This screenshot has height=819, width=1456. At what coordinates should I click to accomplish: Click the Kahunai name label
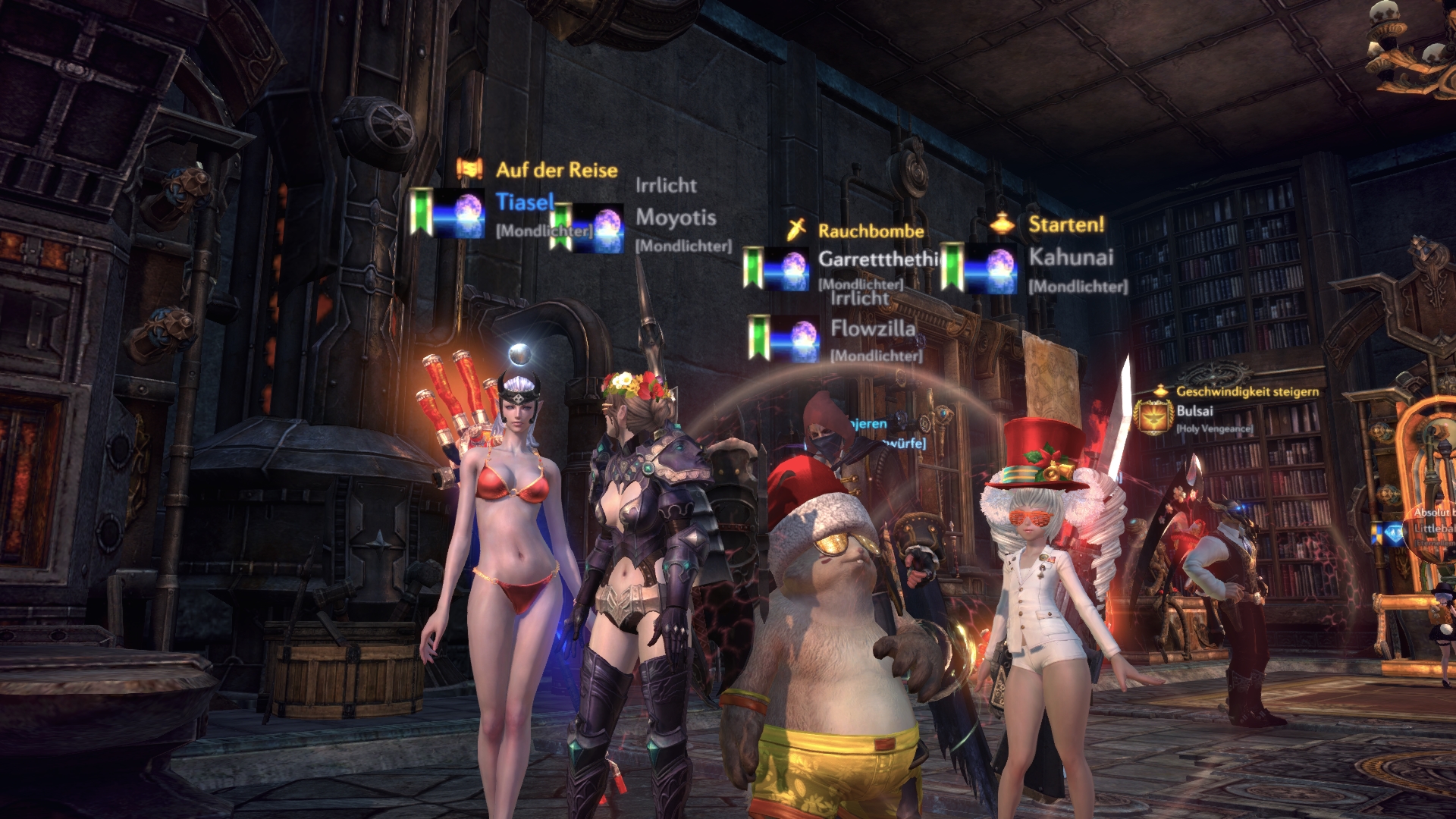coord(1070,257)
